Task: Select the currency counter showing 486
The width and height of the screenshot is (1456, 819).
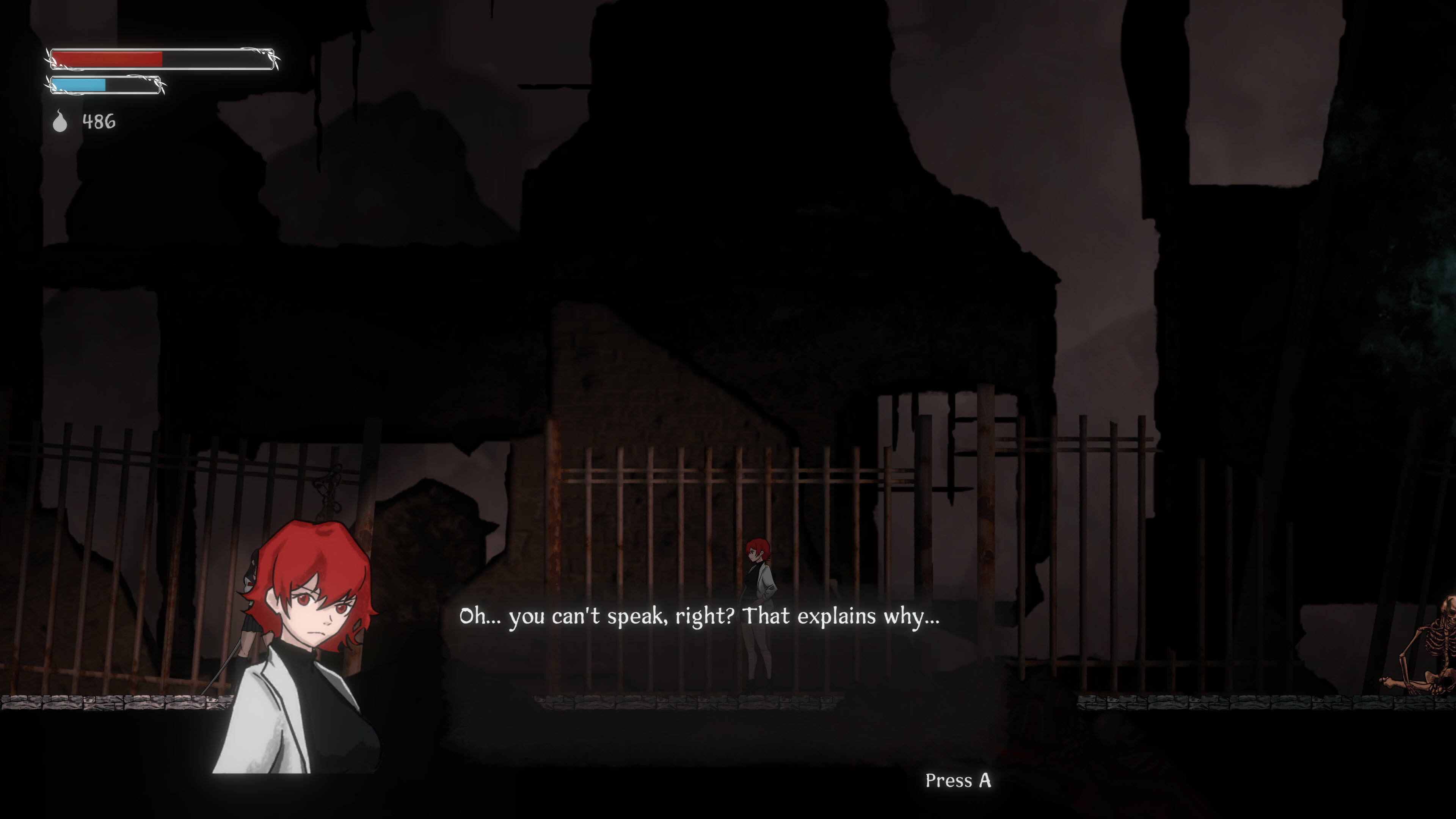Action: [99, 121]
